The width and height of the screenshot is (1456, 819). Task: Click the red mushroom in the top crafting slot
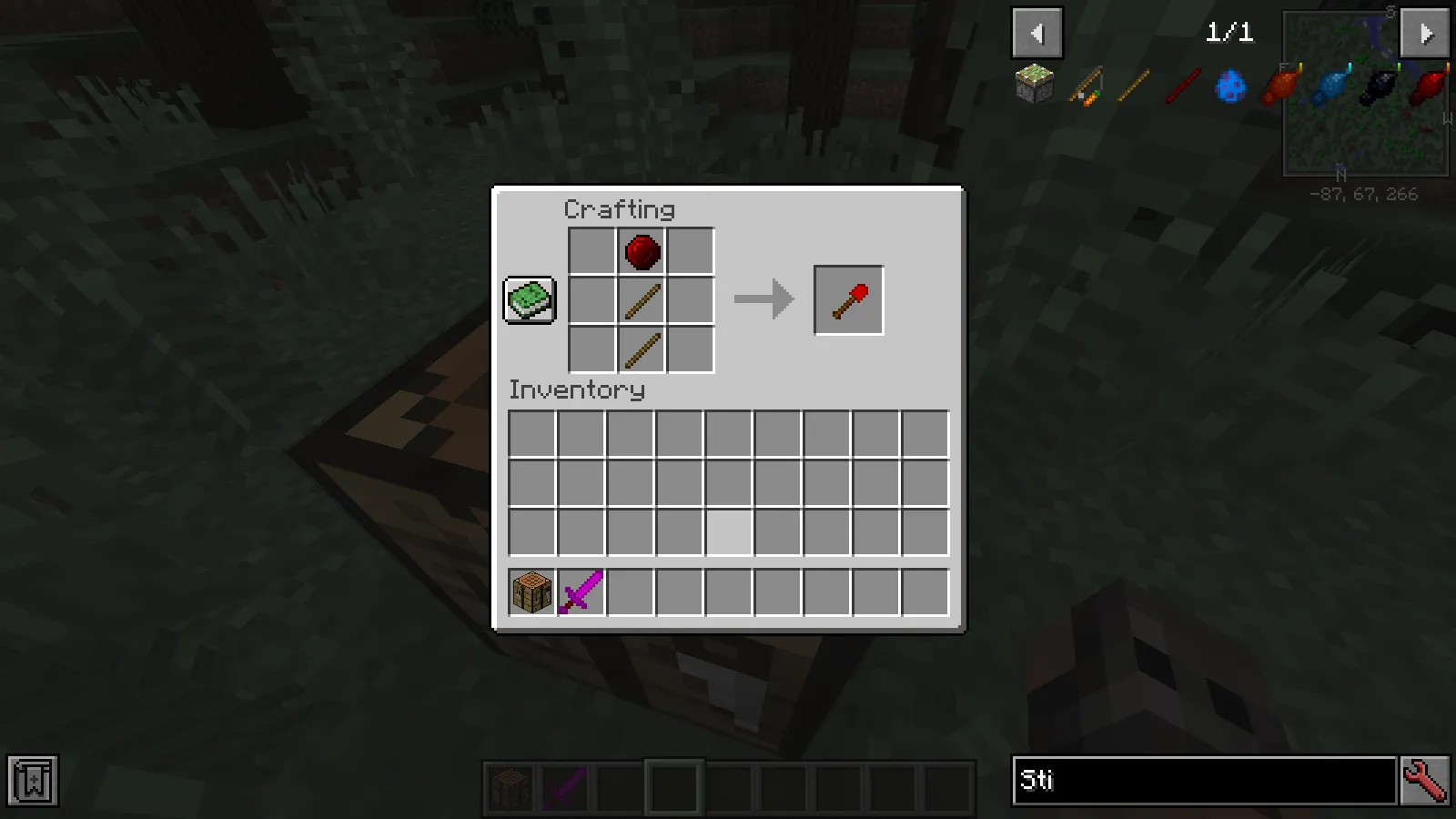tap(640, 252)
